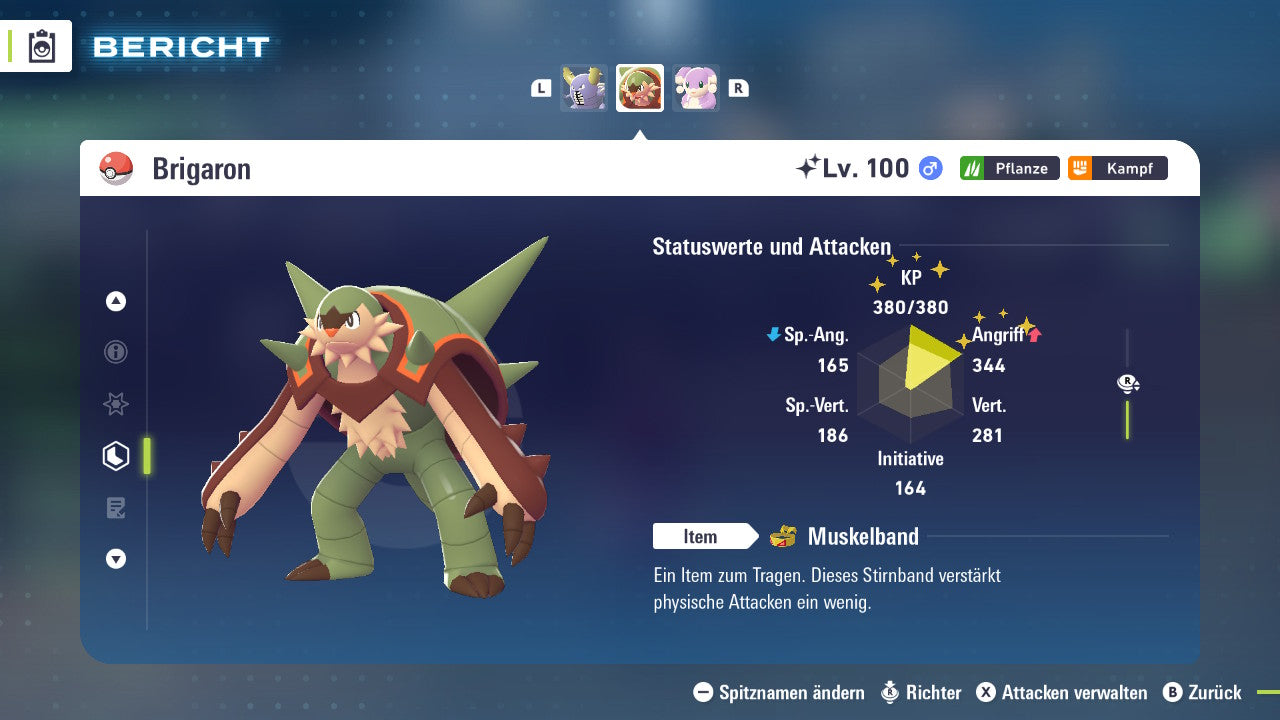The image size is (1280, 720).
Task: Select the stats hexagon tab
Action: tap(116, 456)
